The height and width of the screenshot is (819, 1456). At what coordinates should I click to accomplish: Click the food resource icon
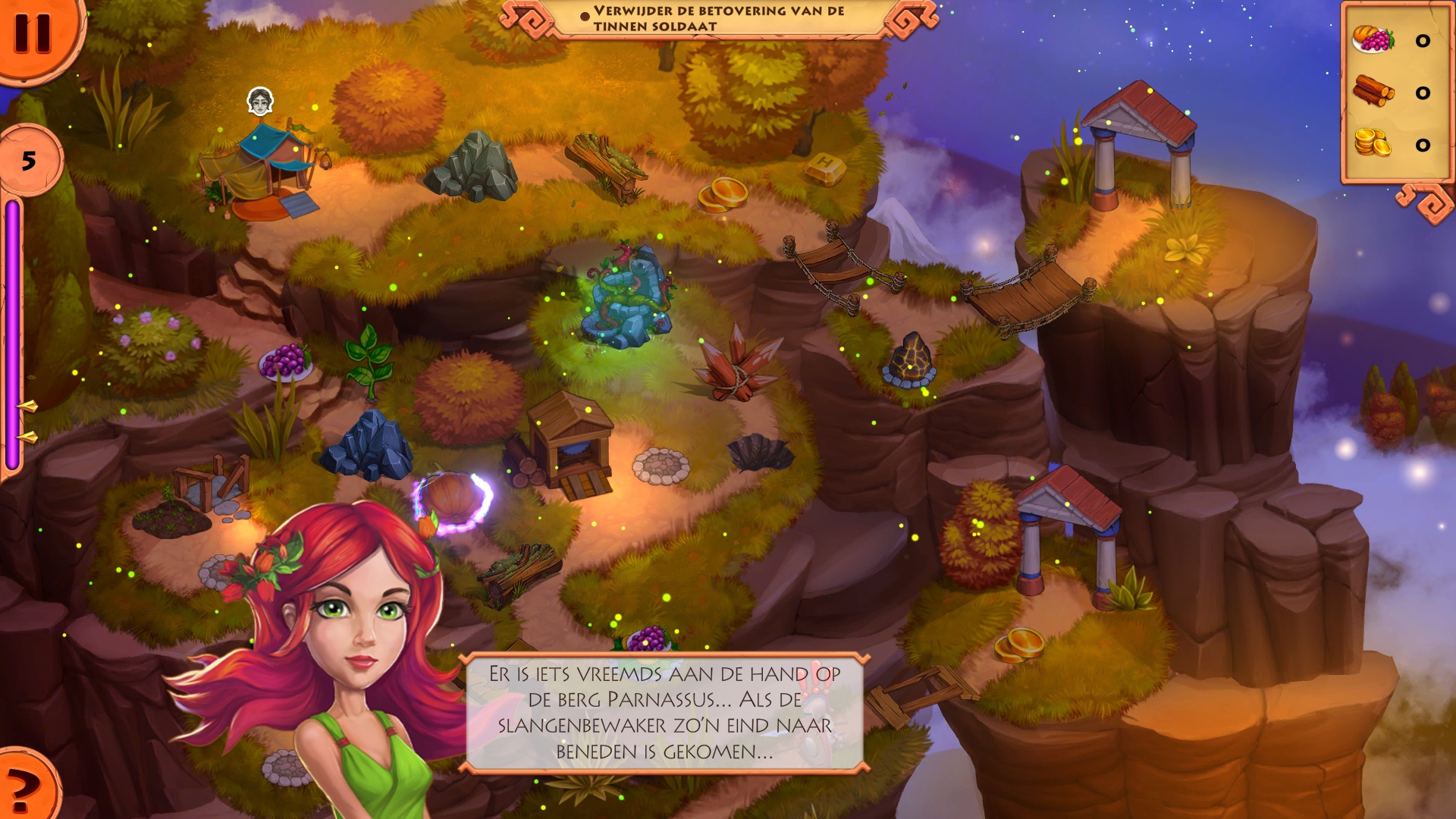(1373, 39)
